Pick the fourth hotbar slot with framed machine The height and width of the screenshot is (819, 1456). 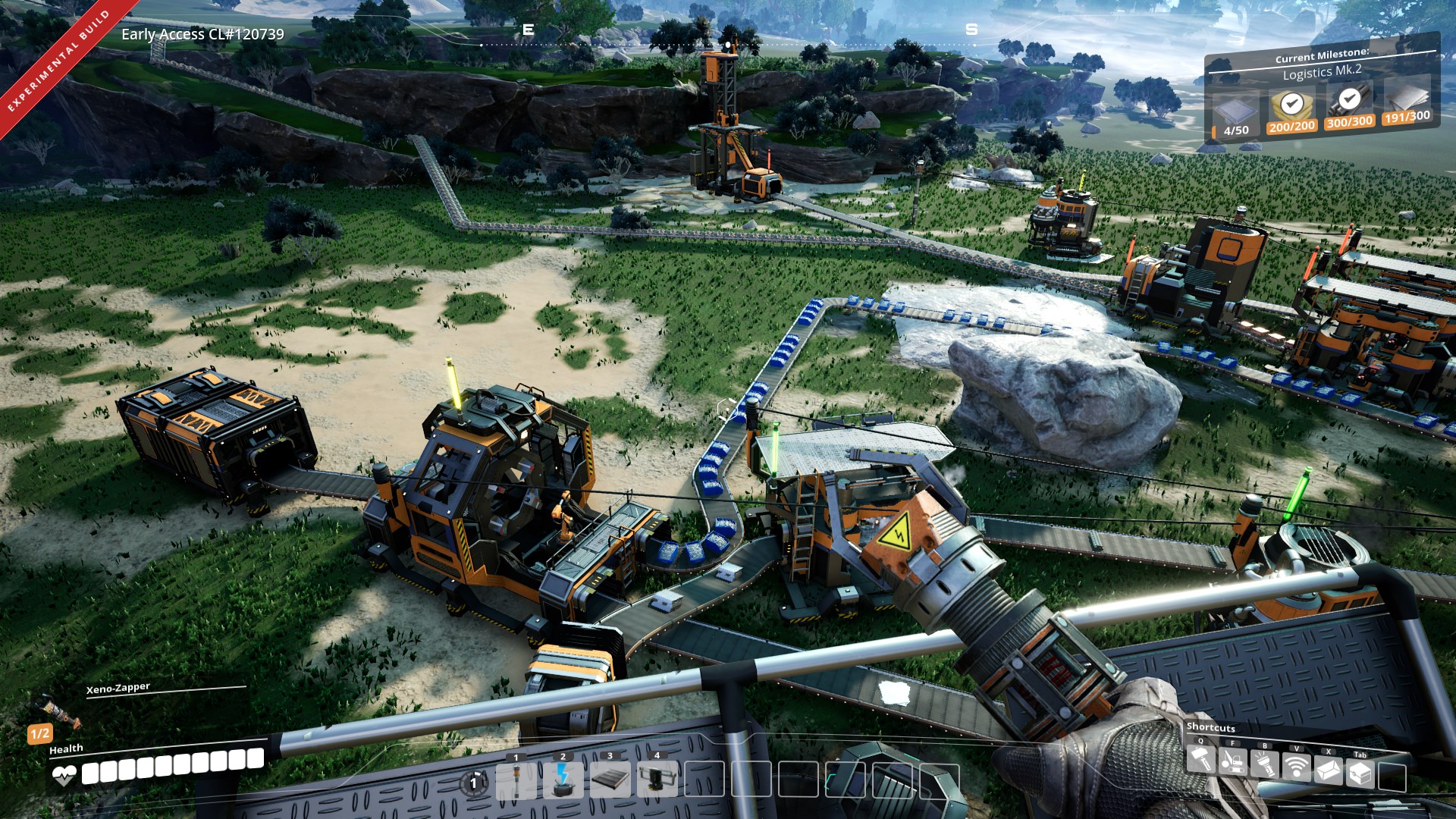click(x=657, y=780)
